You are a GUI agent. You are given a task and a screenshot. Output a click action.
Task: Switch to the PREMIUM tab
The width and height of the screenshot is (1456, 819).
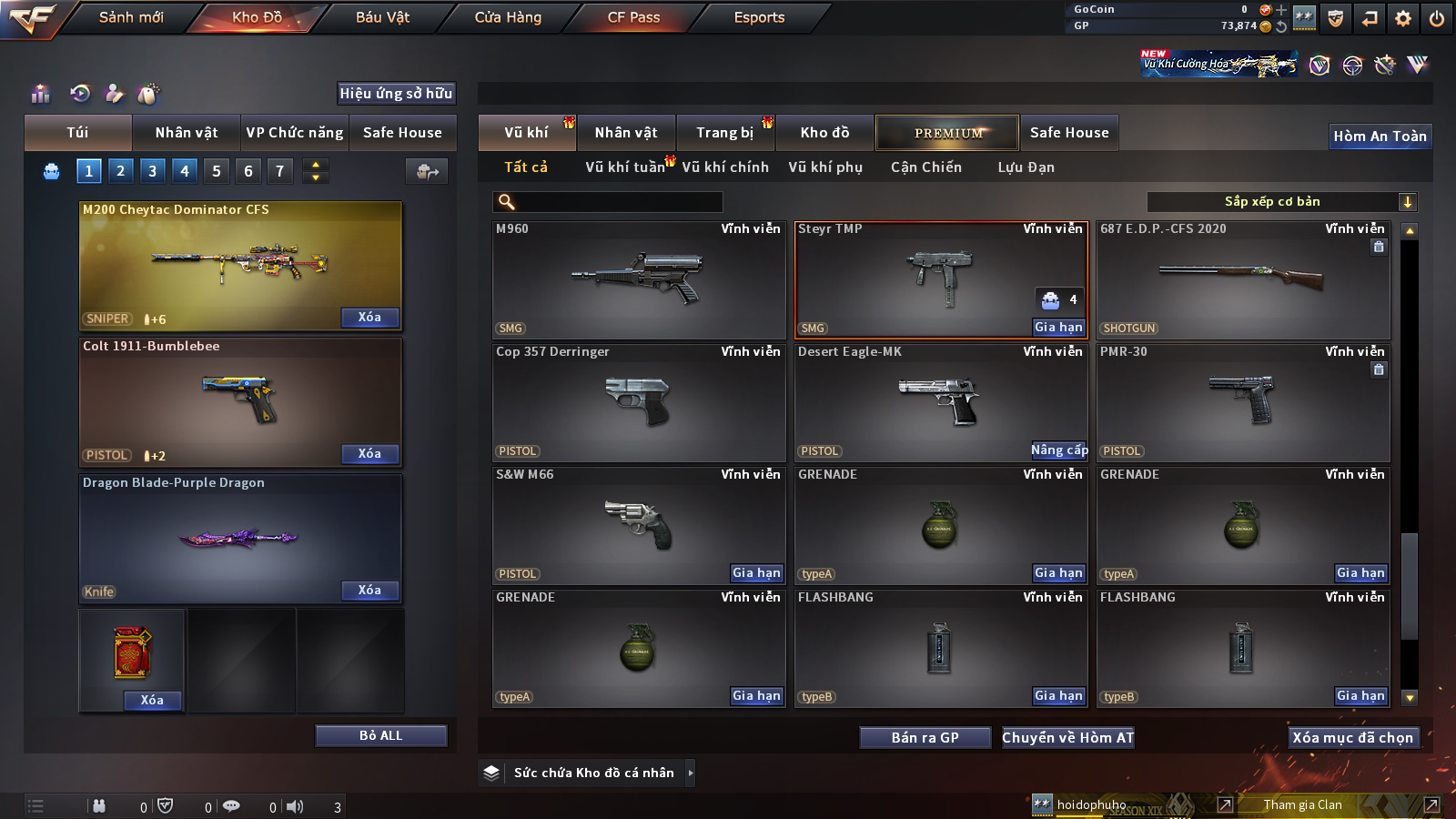click(x=947, y=133)
